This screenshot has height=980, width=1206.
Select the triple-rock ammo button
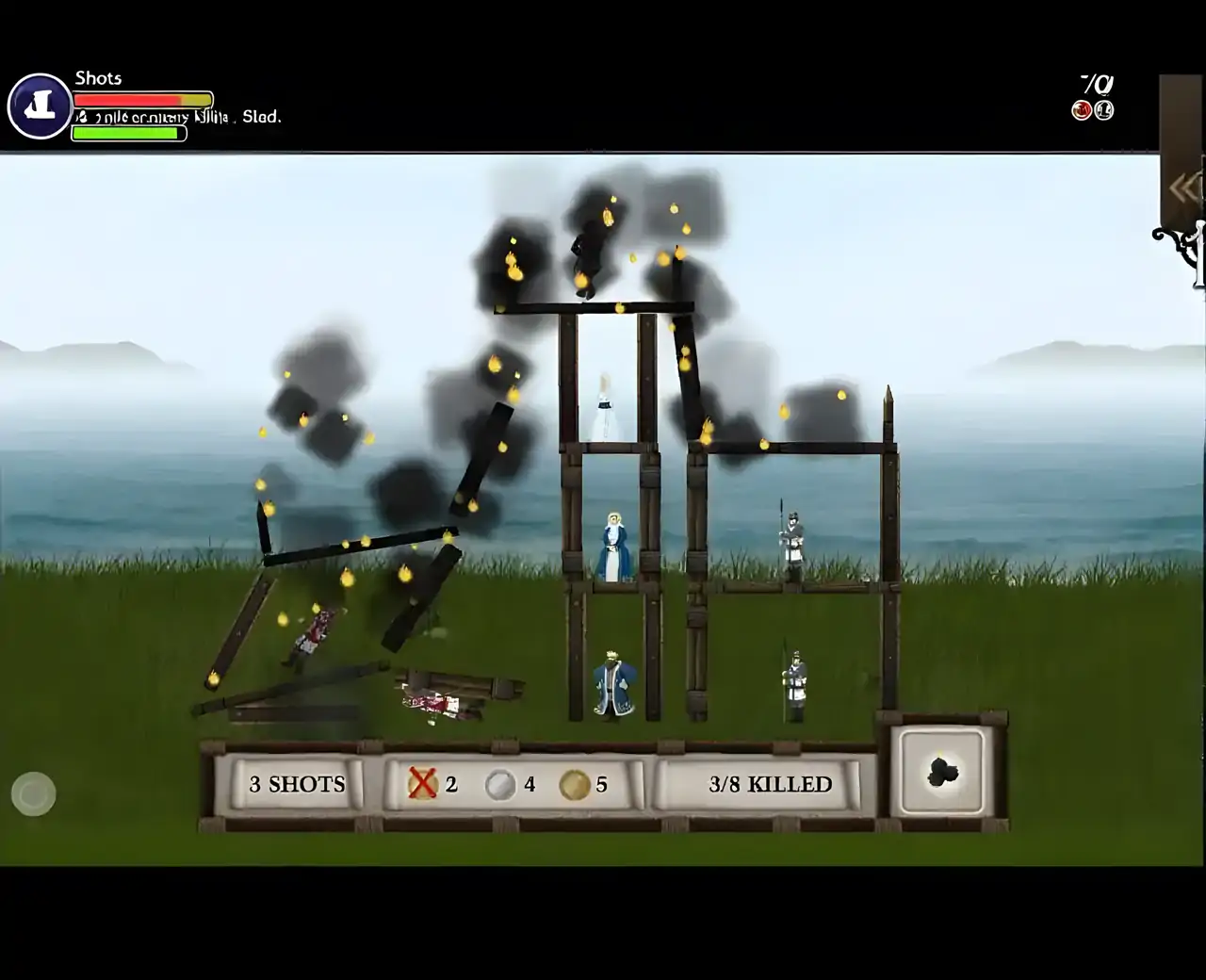[x=942, y=772]
